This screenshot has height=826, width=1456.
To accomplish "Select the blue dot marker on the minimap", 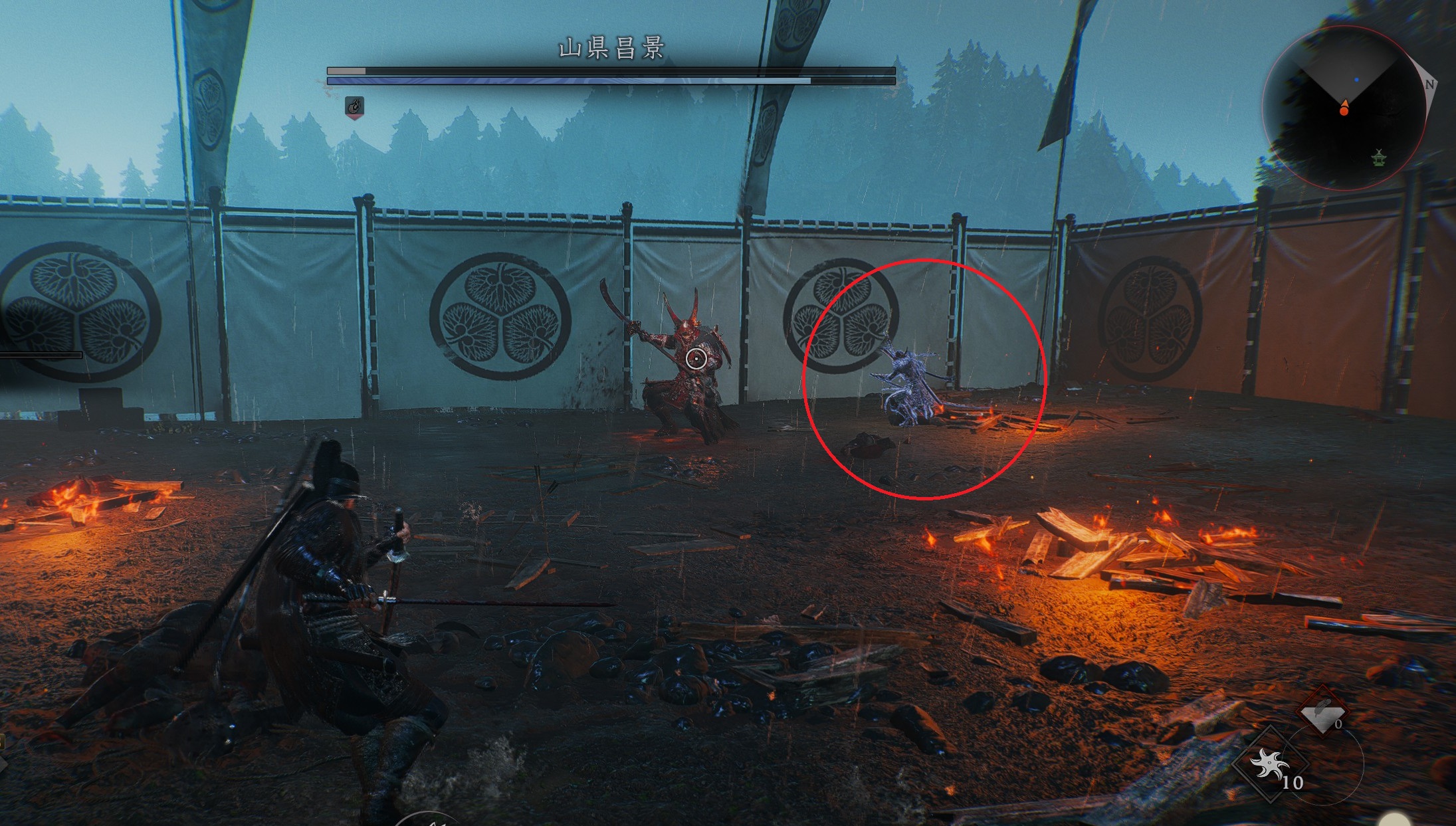I will click(x=1356, y=80).
